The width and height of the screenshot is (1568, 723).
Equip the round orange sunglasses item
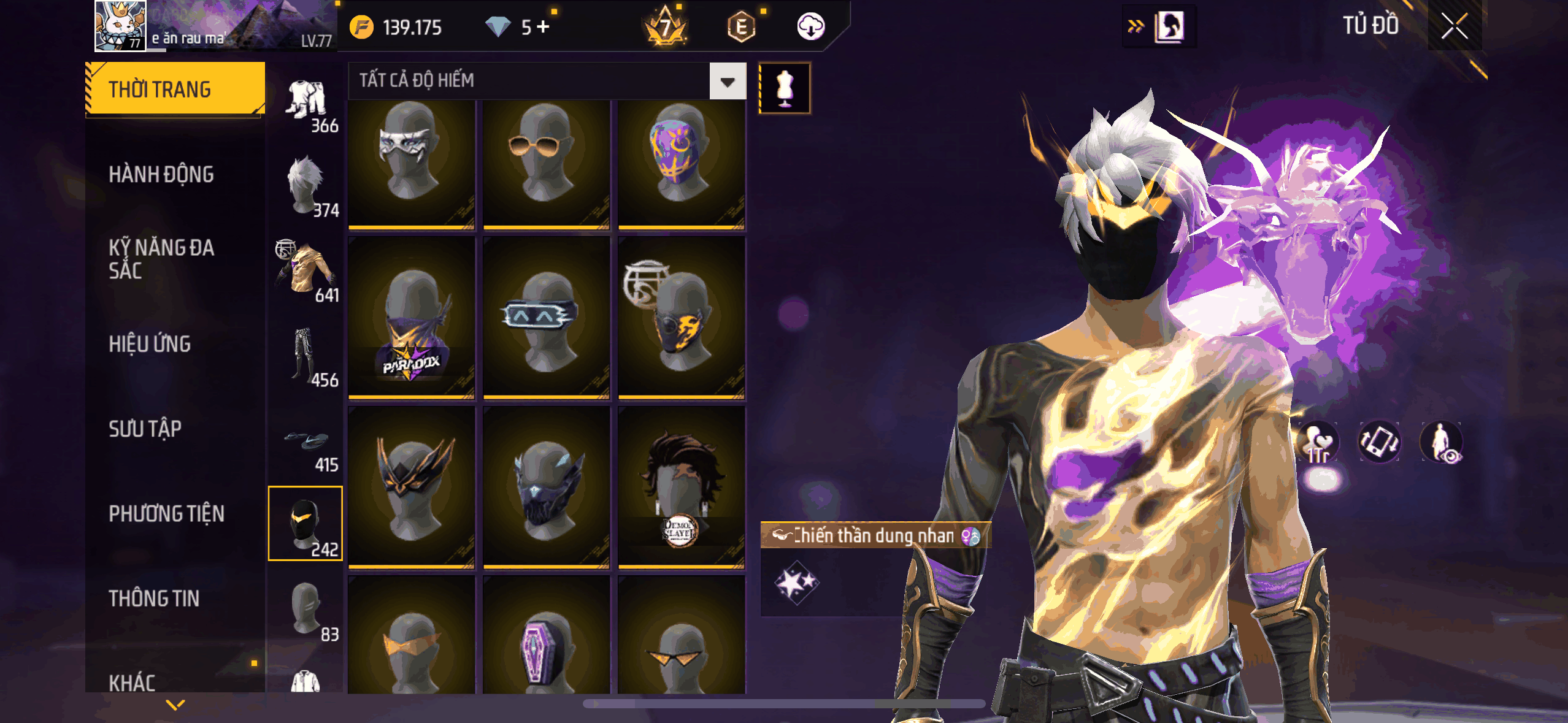tap(546, 164)
